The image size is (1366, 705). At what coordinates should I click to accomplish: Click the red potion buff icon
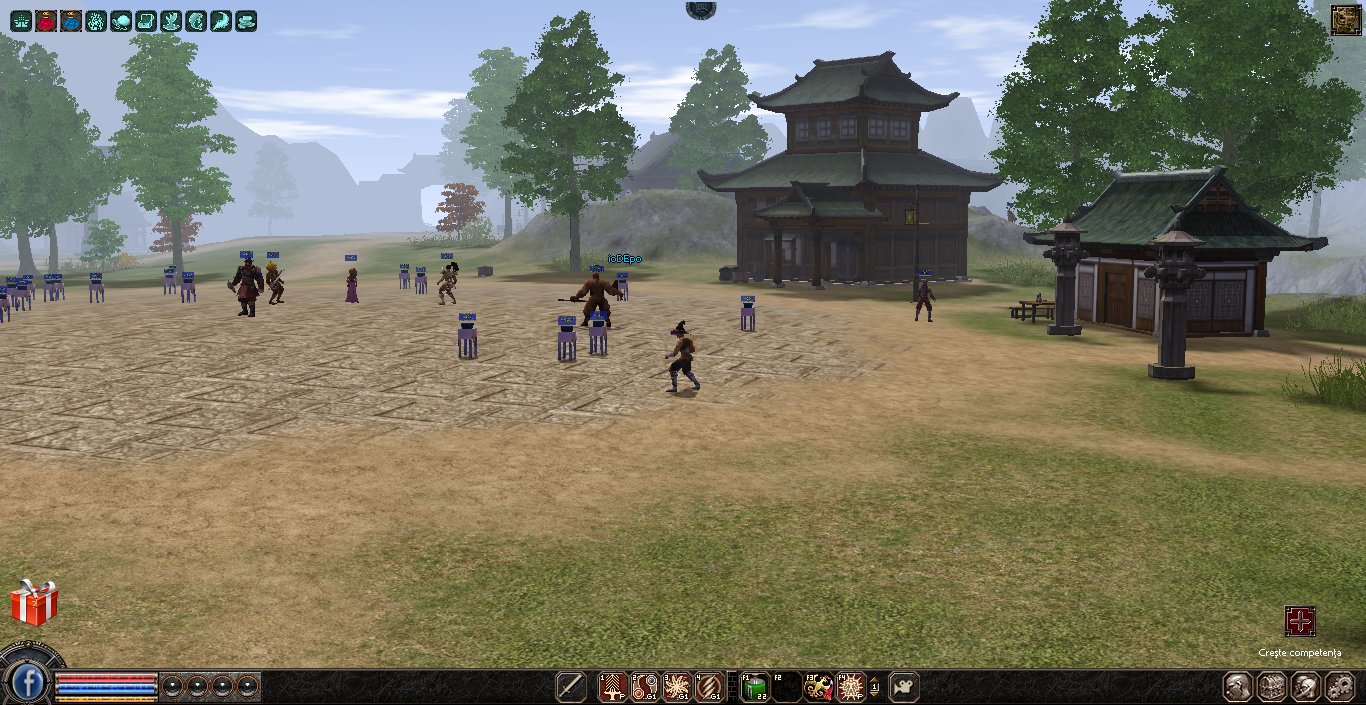click(46, 20)
